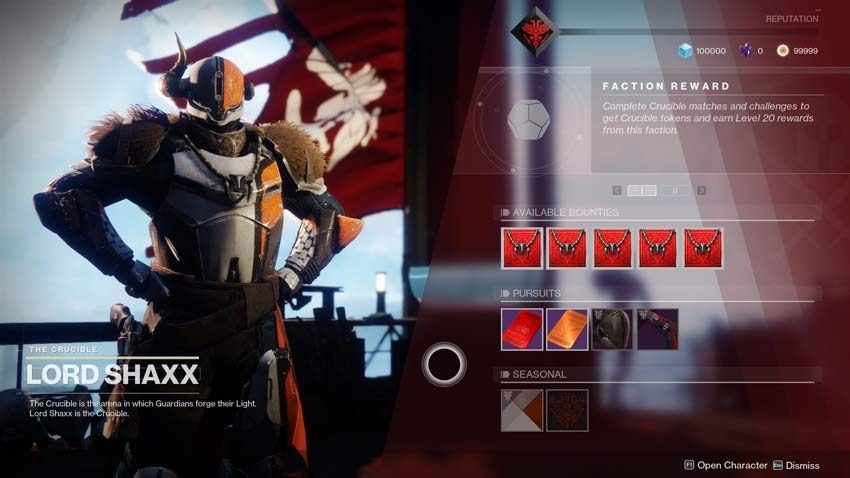Image resolution: width=850 pixels, height=478 pixels.
Task: Inspect the dark armor pursuit item
Action: (x=612, y=329)
